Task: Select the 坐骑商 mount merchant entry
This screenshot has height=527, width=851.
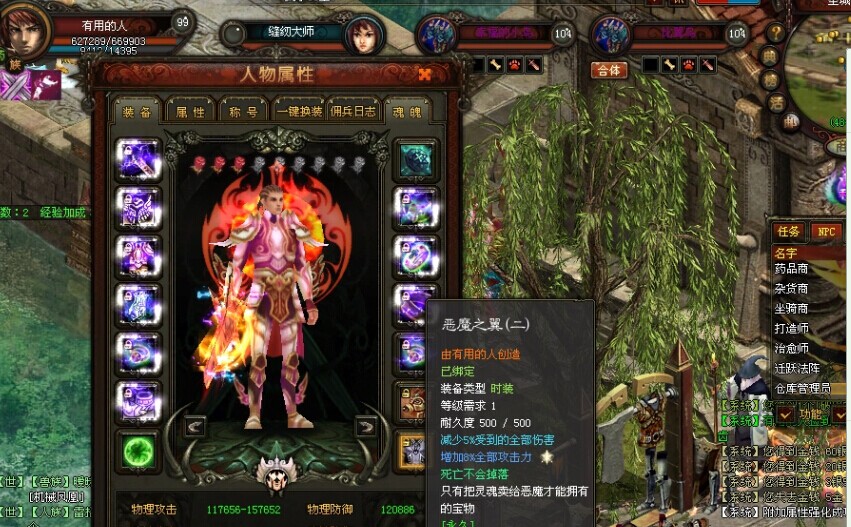Action: (x=791, y=309)
